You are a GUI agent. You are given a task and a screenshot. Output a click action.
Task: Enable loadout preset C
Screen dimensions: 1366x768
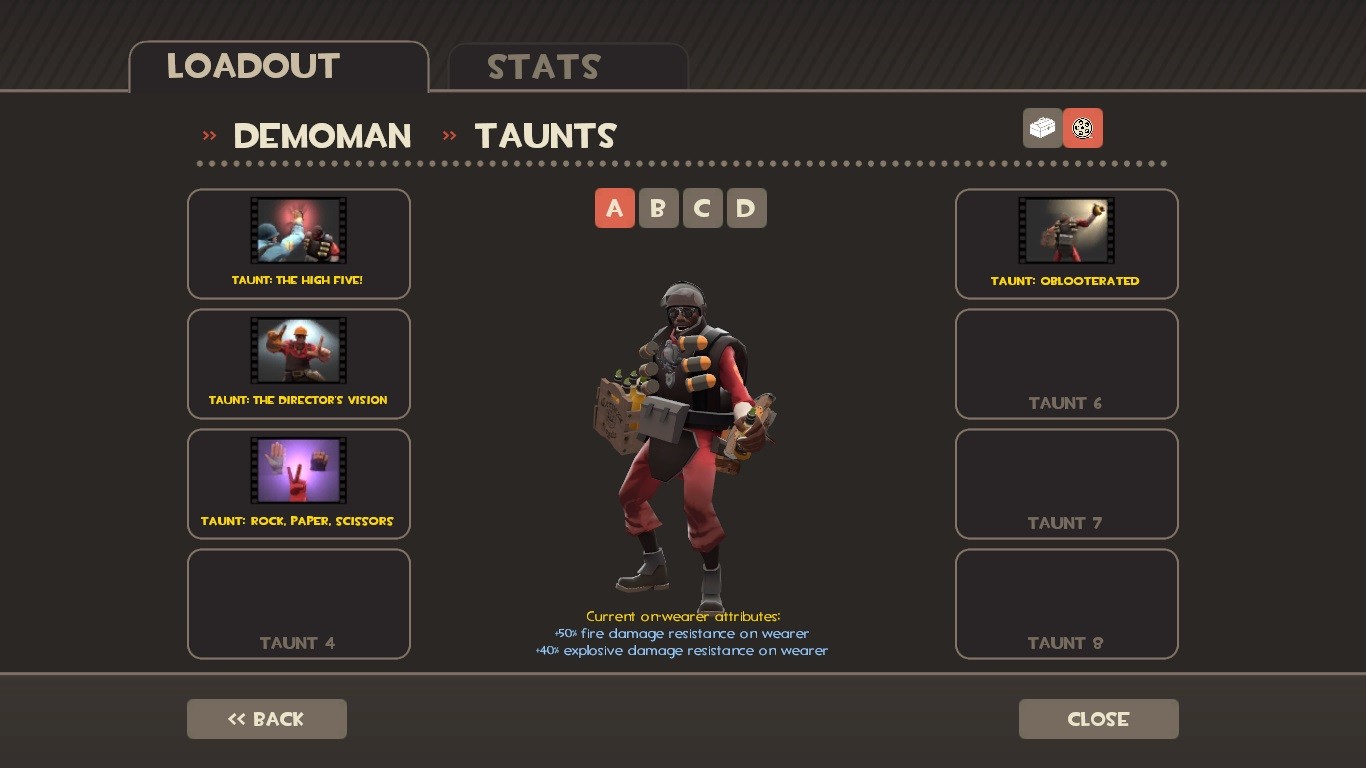702,208
